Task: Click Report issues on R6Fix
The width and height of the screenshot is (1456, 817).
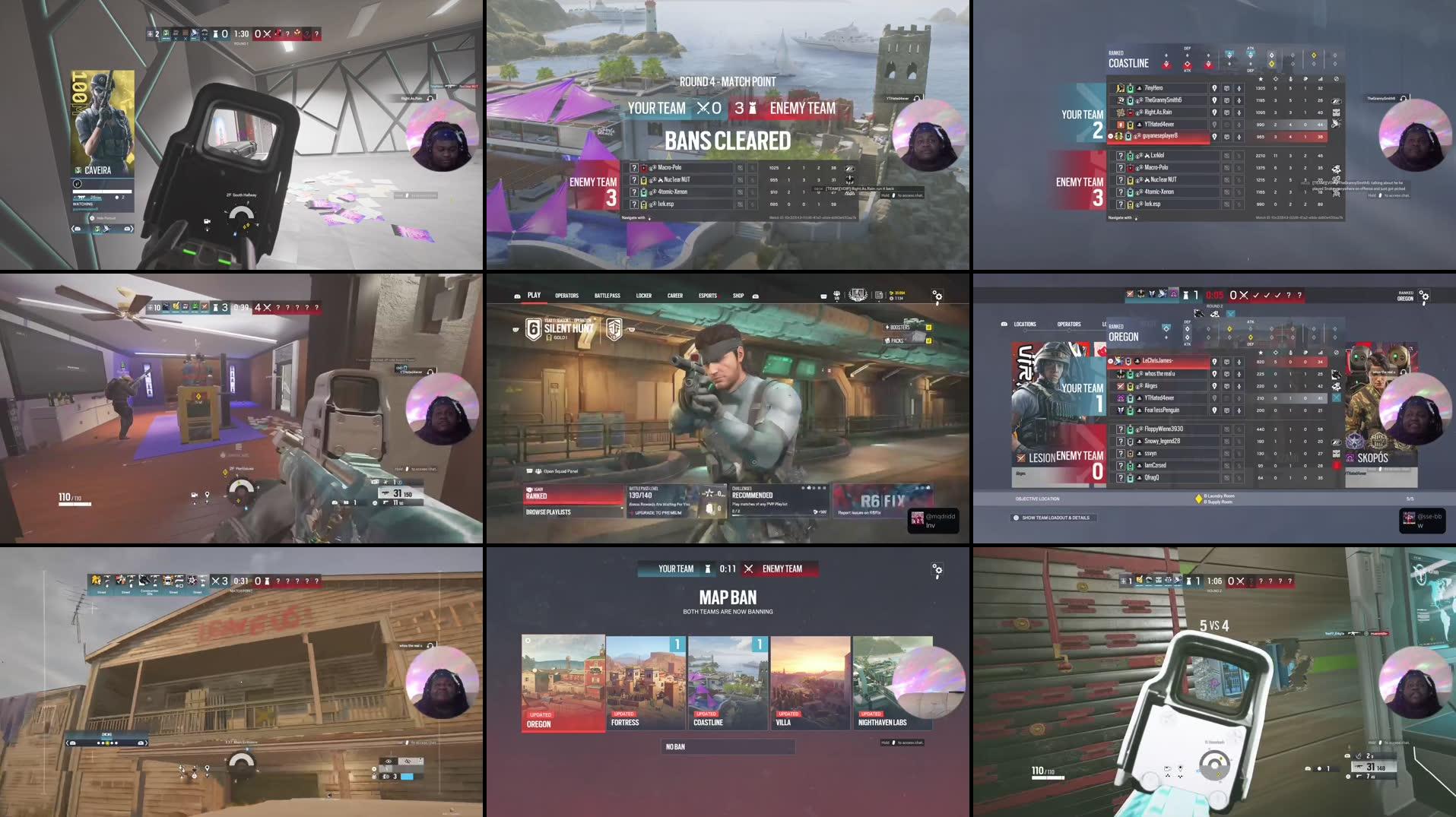Action: pyautogui.click(x=858, y=513)
